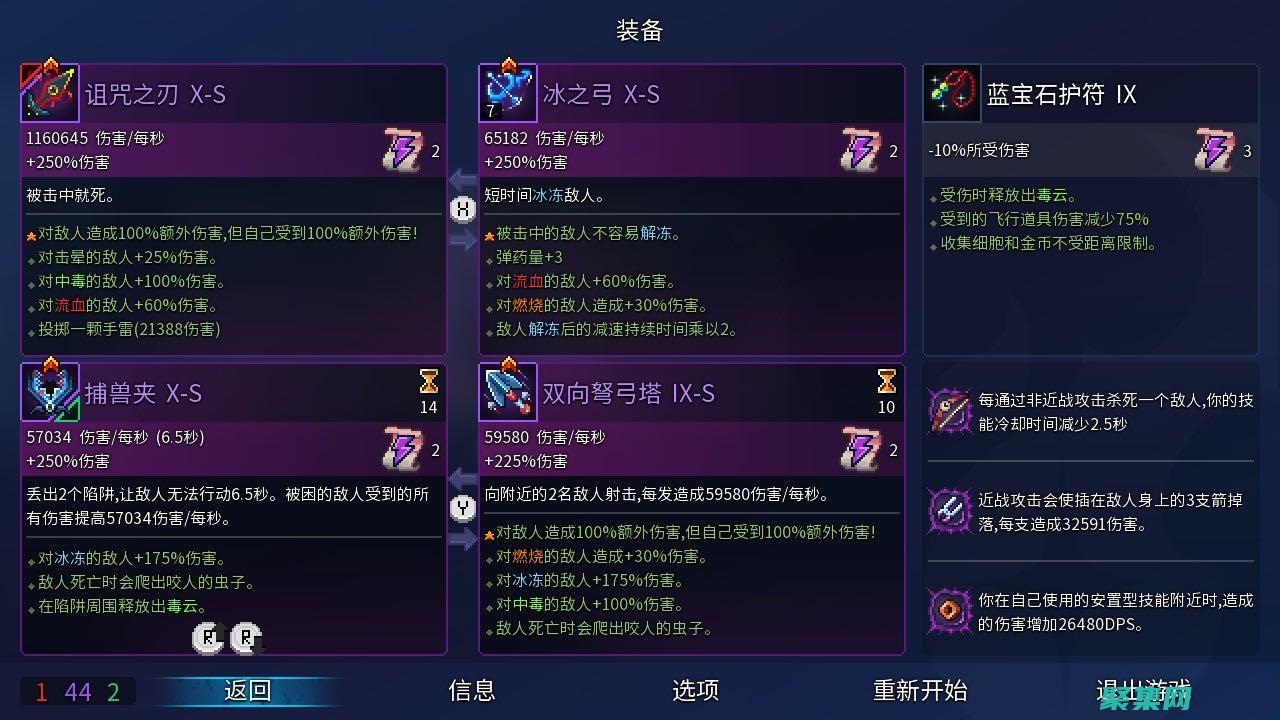Click the X button swap icon between weapons

tap(462, 210)
